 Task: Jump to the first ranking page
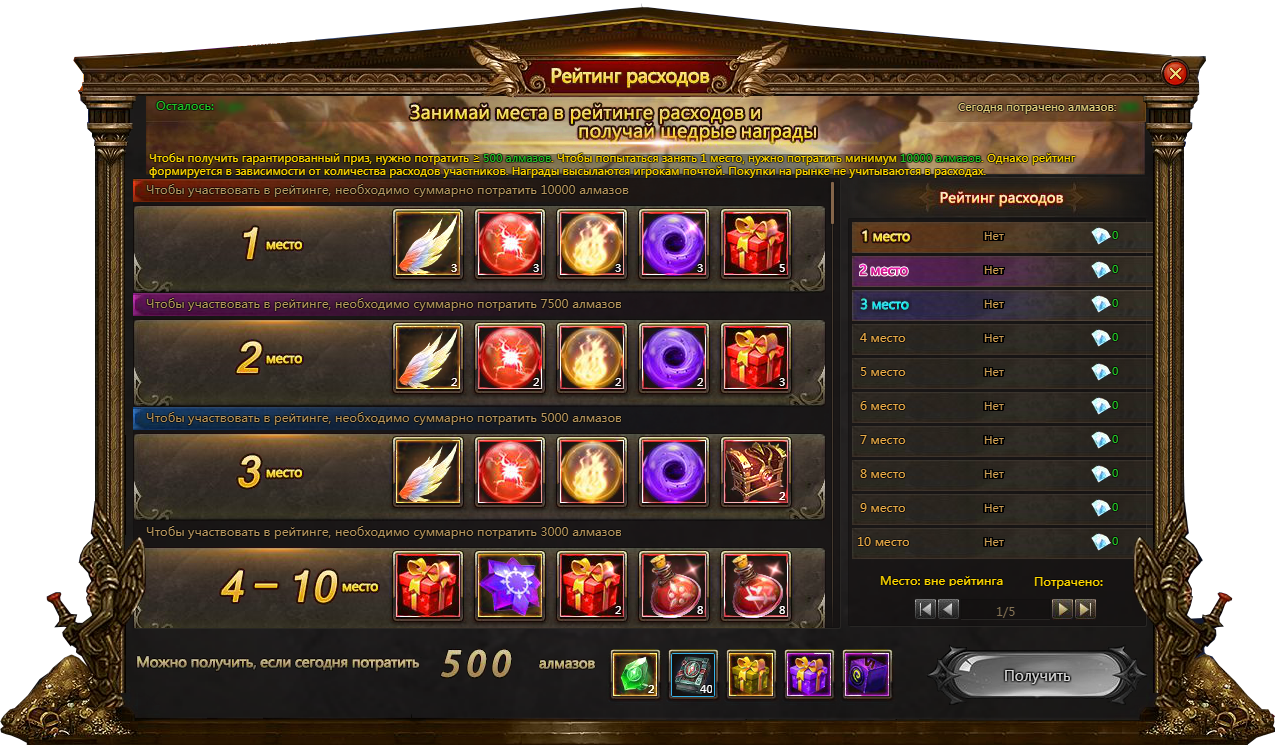pos(925,609)
